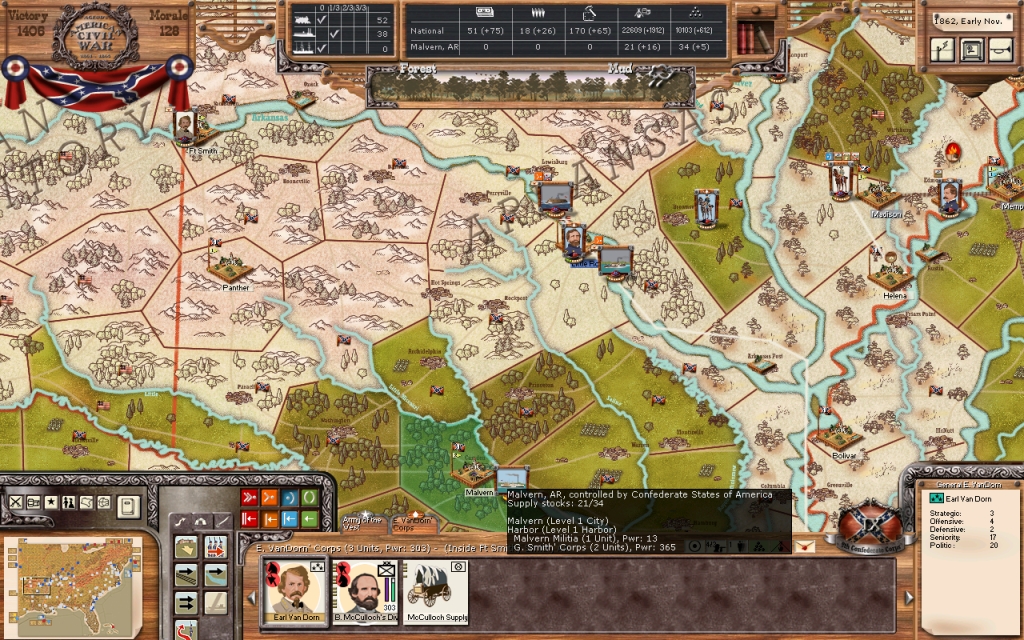Click the telegraph pole button
This screenshot has height=640, width=1024.
click(x=943, y=49)
